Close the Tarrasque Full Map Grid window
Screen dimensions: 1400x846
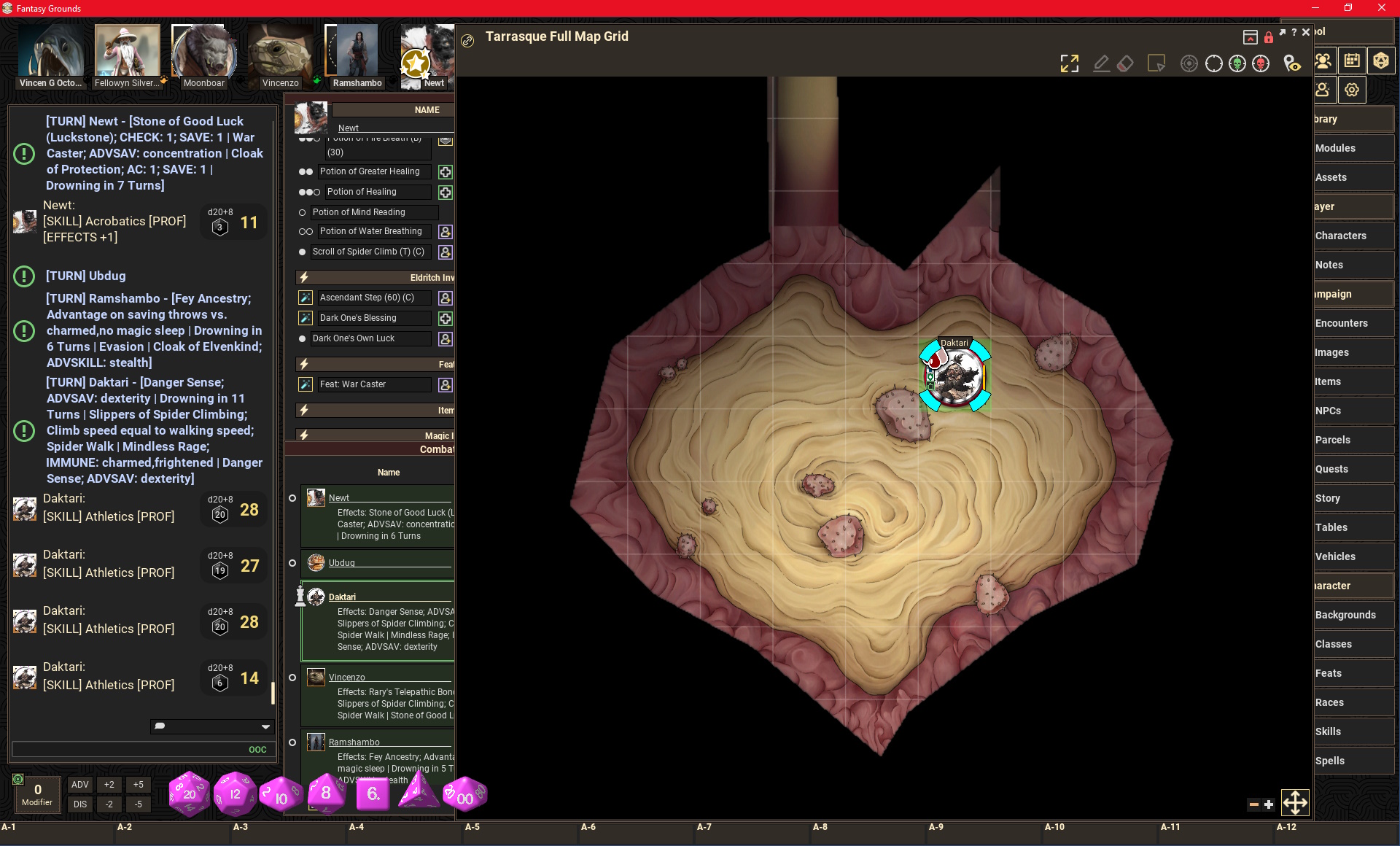tap(1306, 33)
